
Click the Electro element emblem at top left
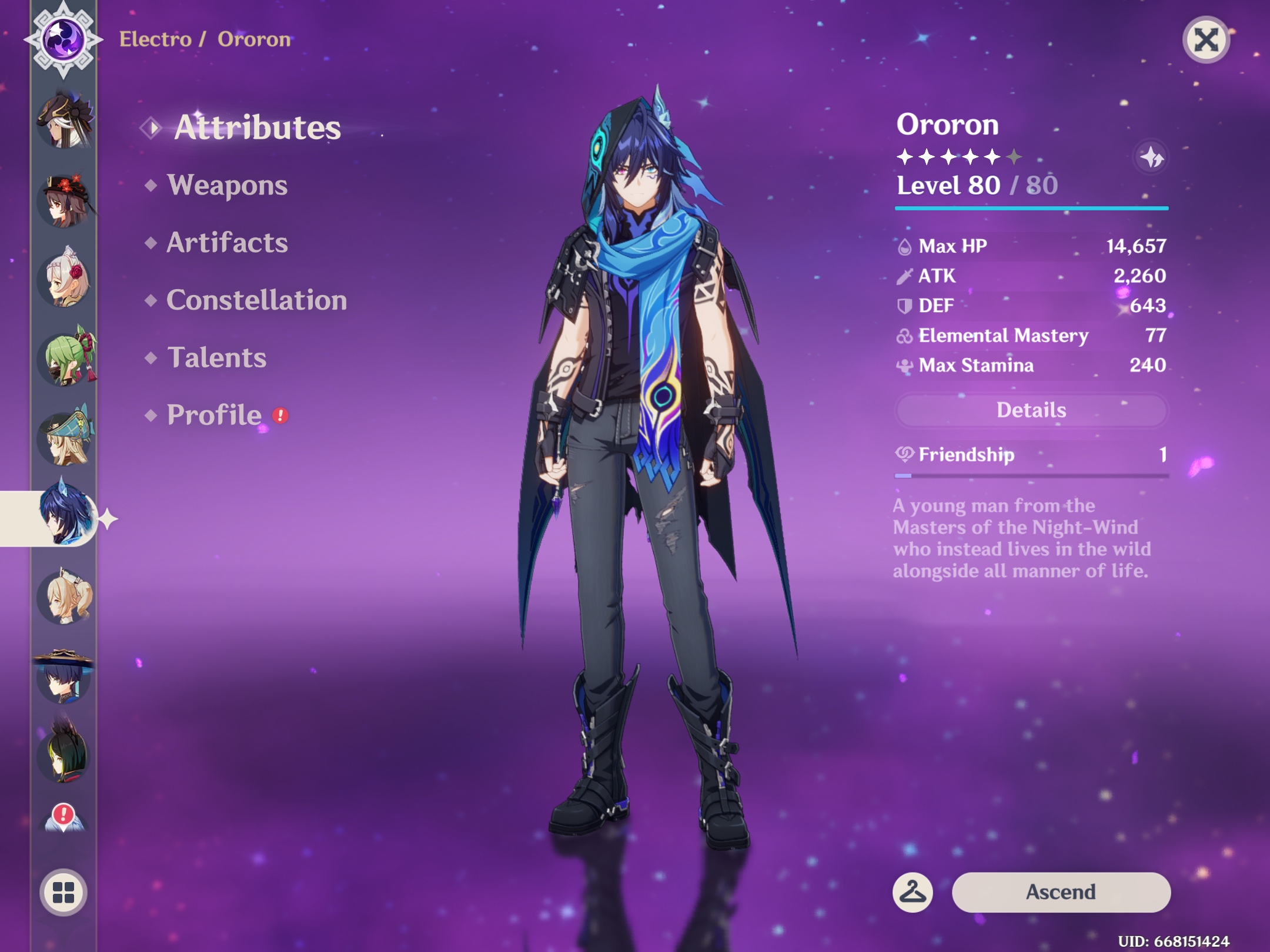pyautogui.click(x=63, y=39)
